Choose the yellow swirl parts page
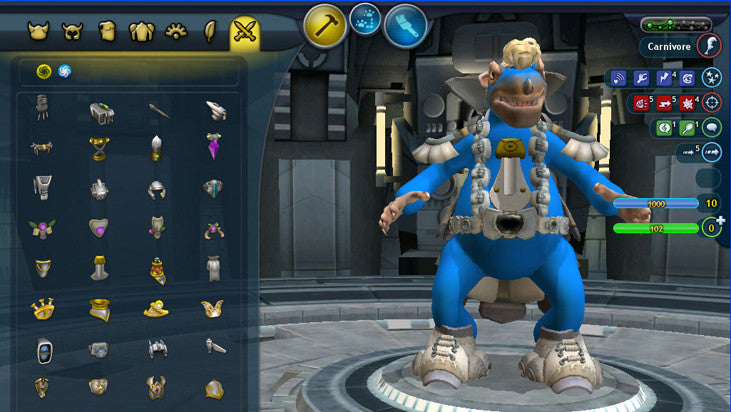 [43, 71]
